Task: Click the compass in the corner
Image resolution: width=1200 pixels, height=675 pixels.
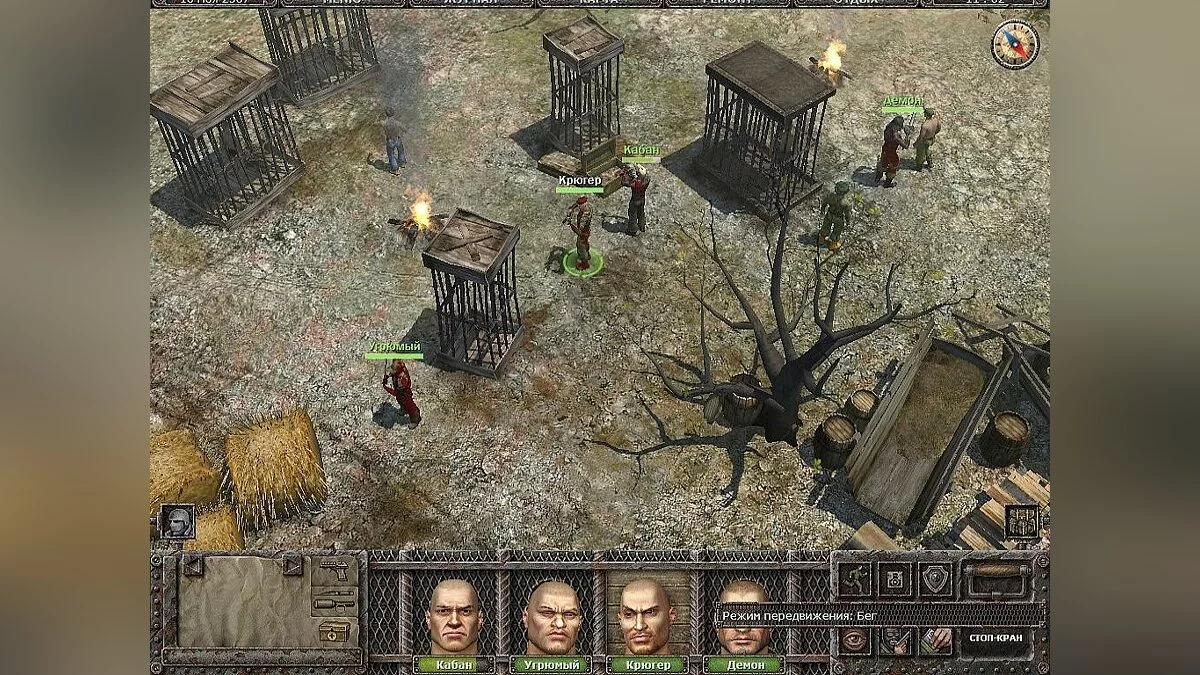Action: (x=1014, y=44)
